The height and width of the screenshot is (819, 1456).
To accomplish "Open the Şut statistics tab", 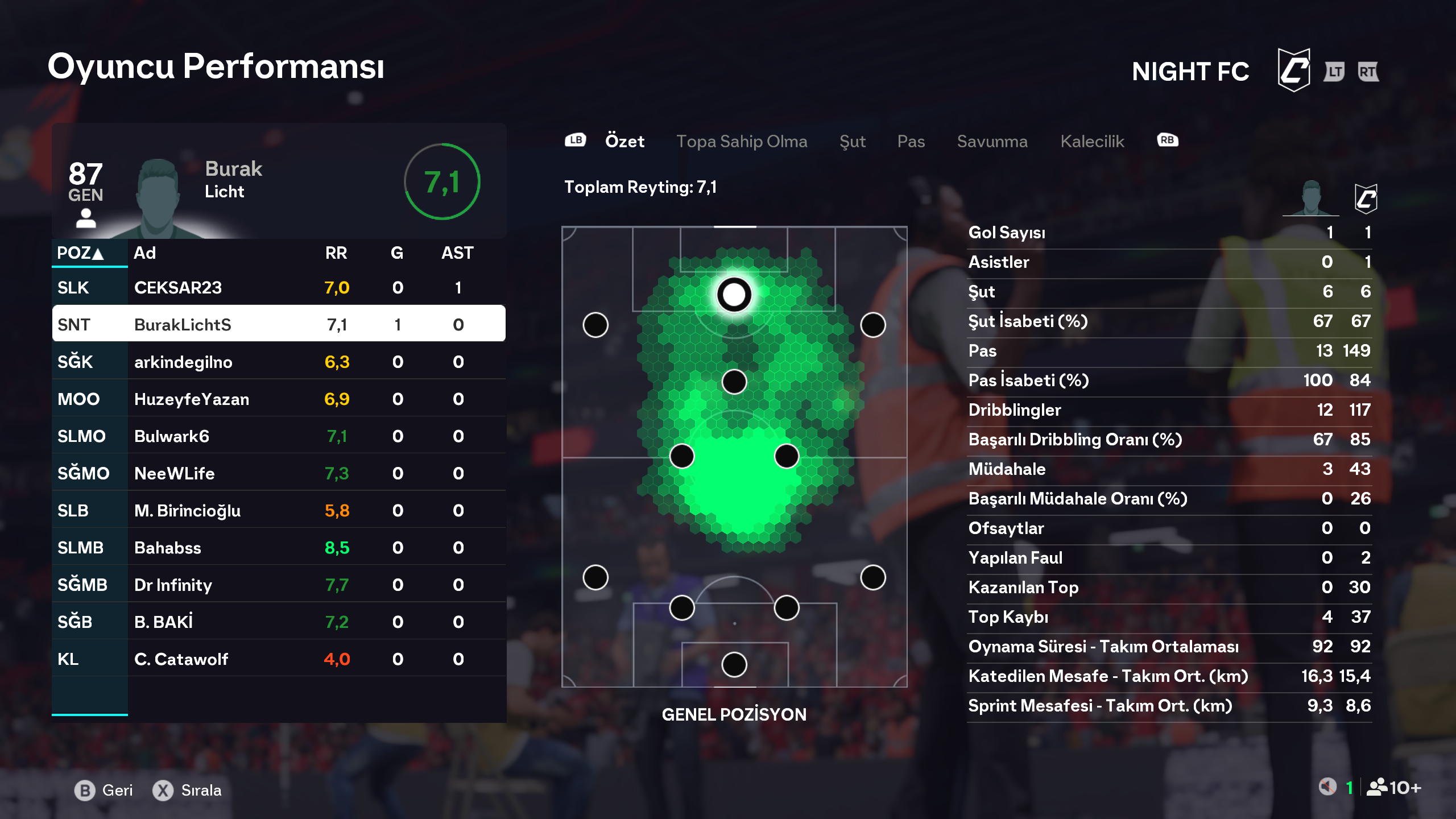I will coord(852,142).
